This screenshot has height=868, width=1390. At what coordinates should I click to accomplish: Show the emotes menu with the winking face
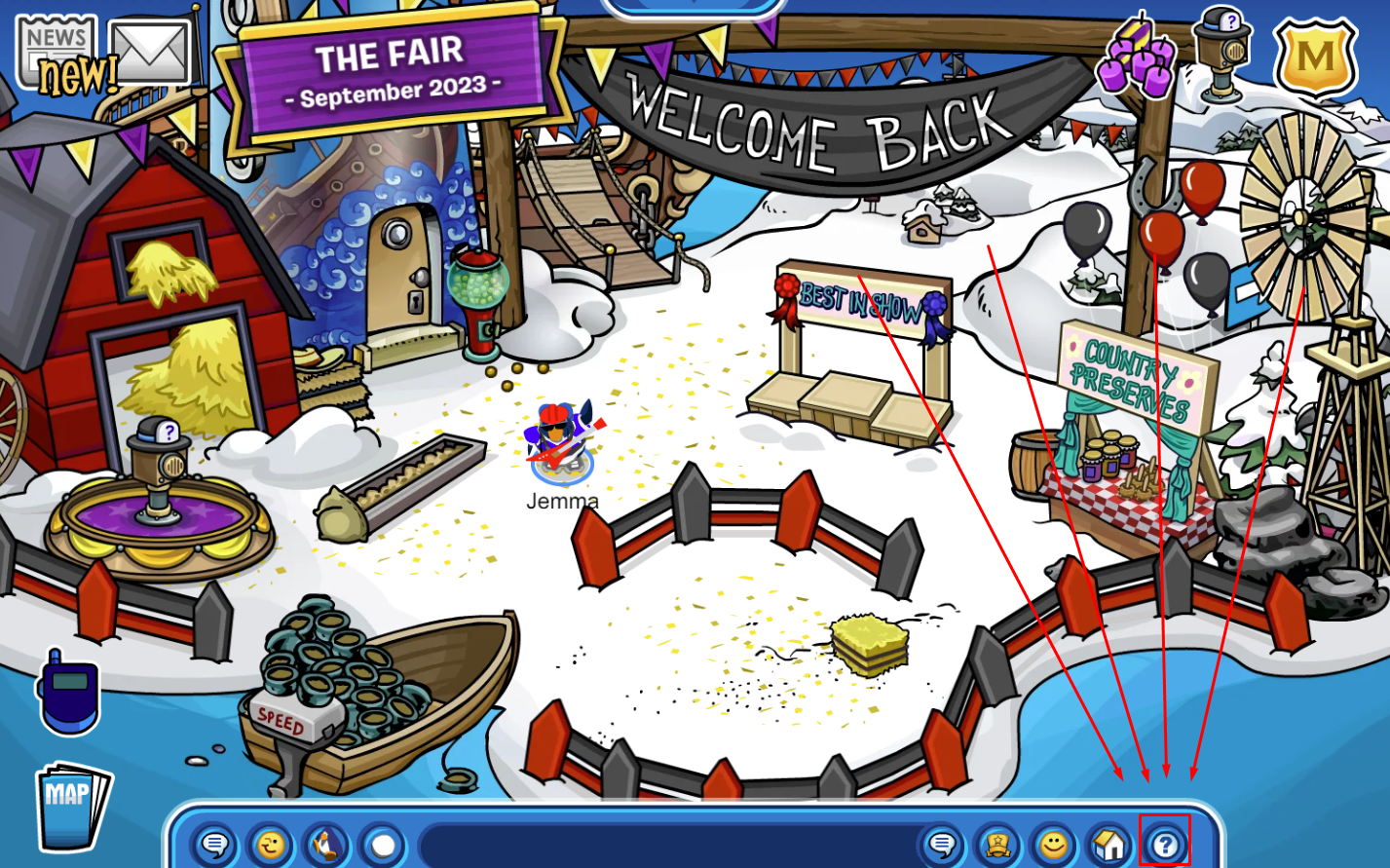pos(271,845)
